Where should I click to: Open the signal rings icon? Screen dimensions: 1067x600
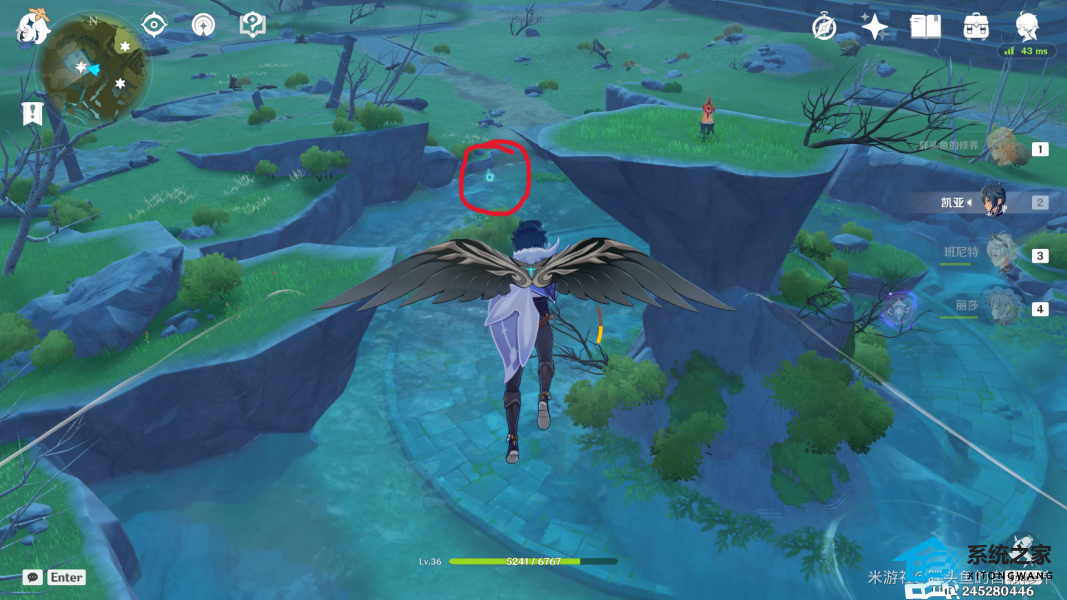pos(203,24)
